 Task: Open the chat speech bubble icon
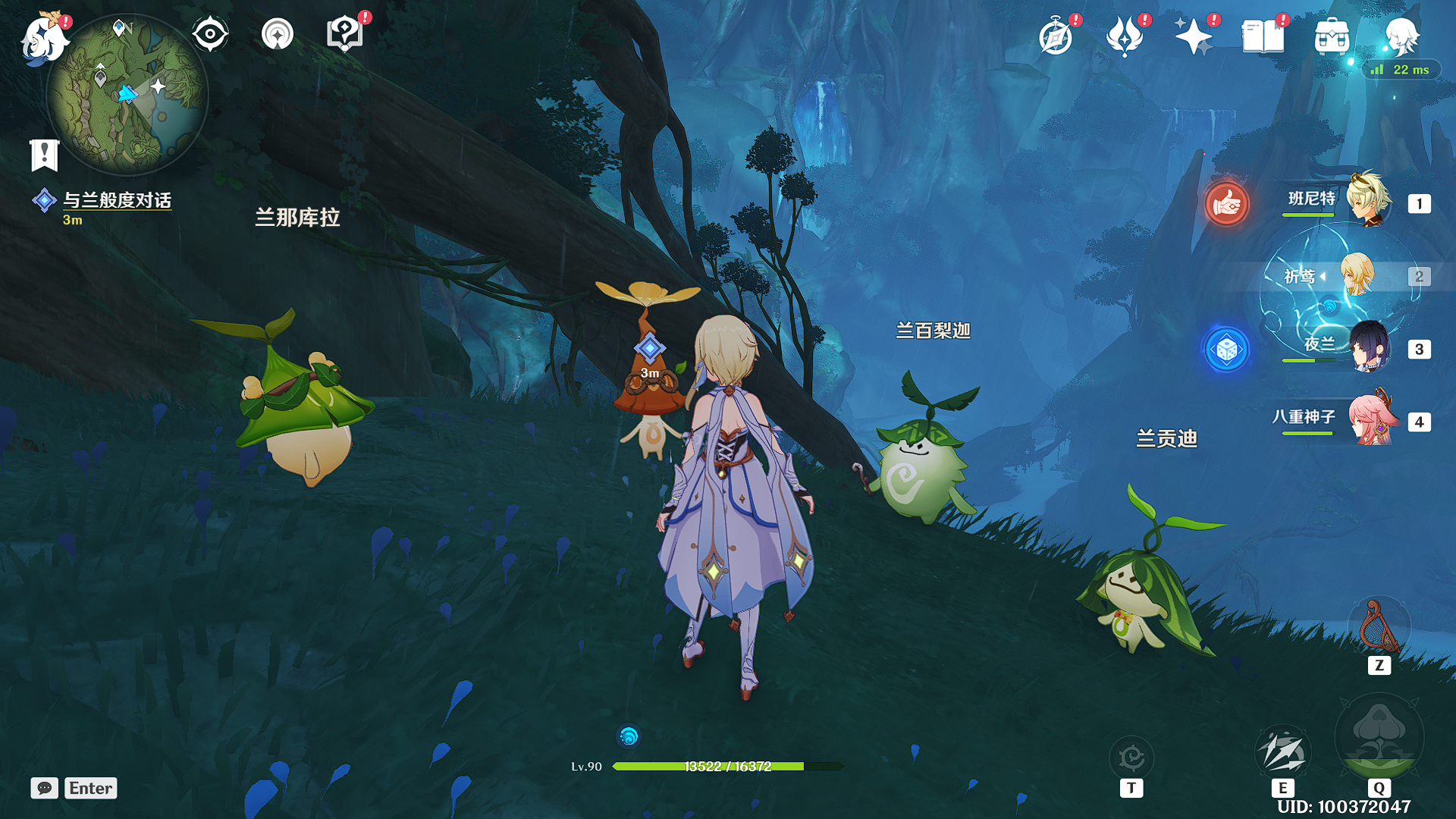pos(45,788)
